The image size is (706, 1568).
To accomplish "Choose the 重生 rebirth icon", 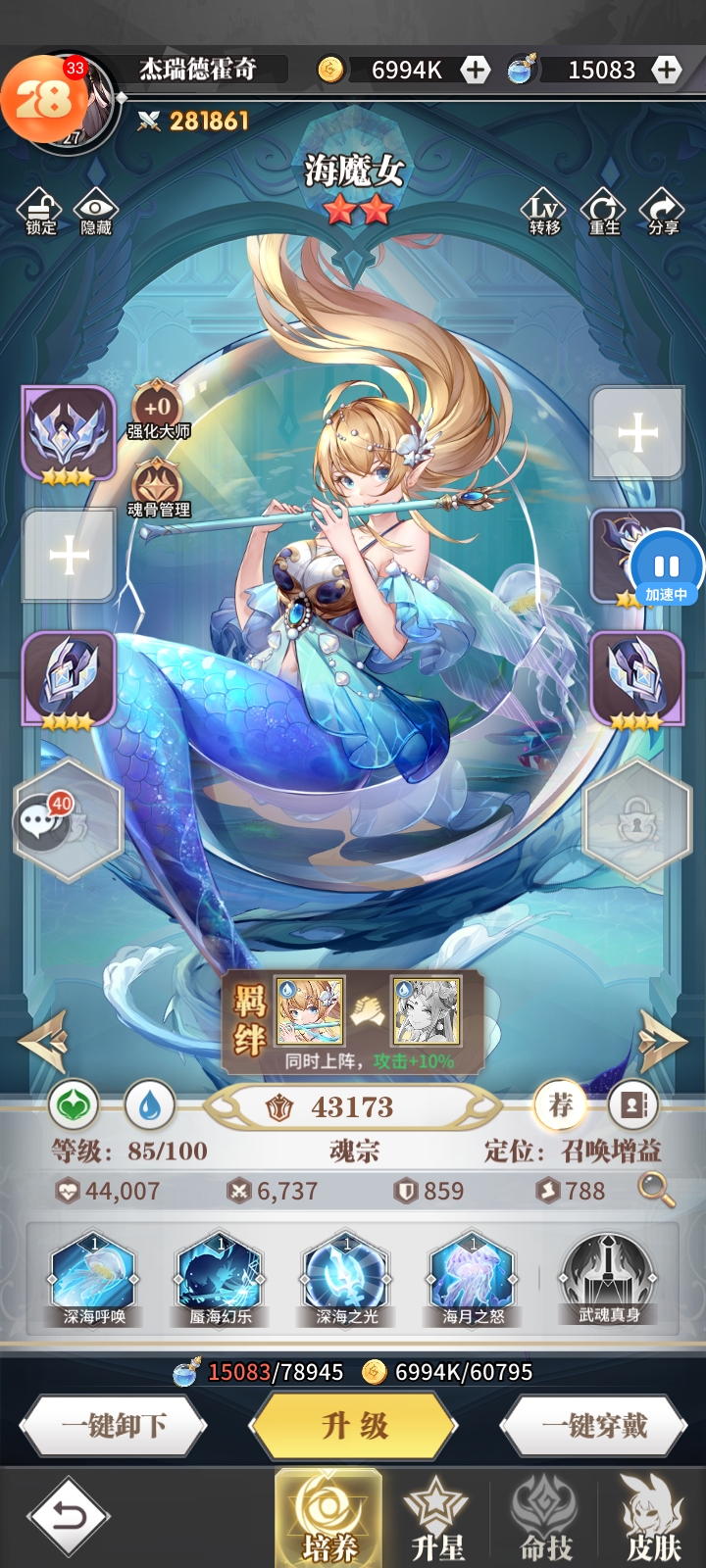I will click(x=603, y=211).
